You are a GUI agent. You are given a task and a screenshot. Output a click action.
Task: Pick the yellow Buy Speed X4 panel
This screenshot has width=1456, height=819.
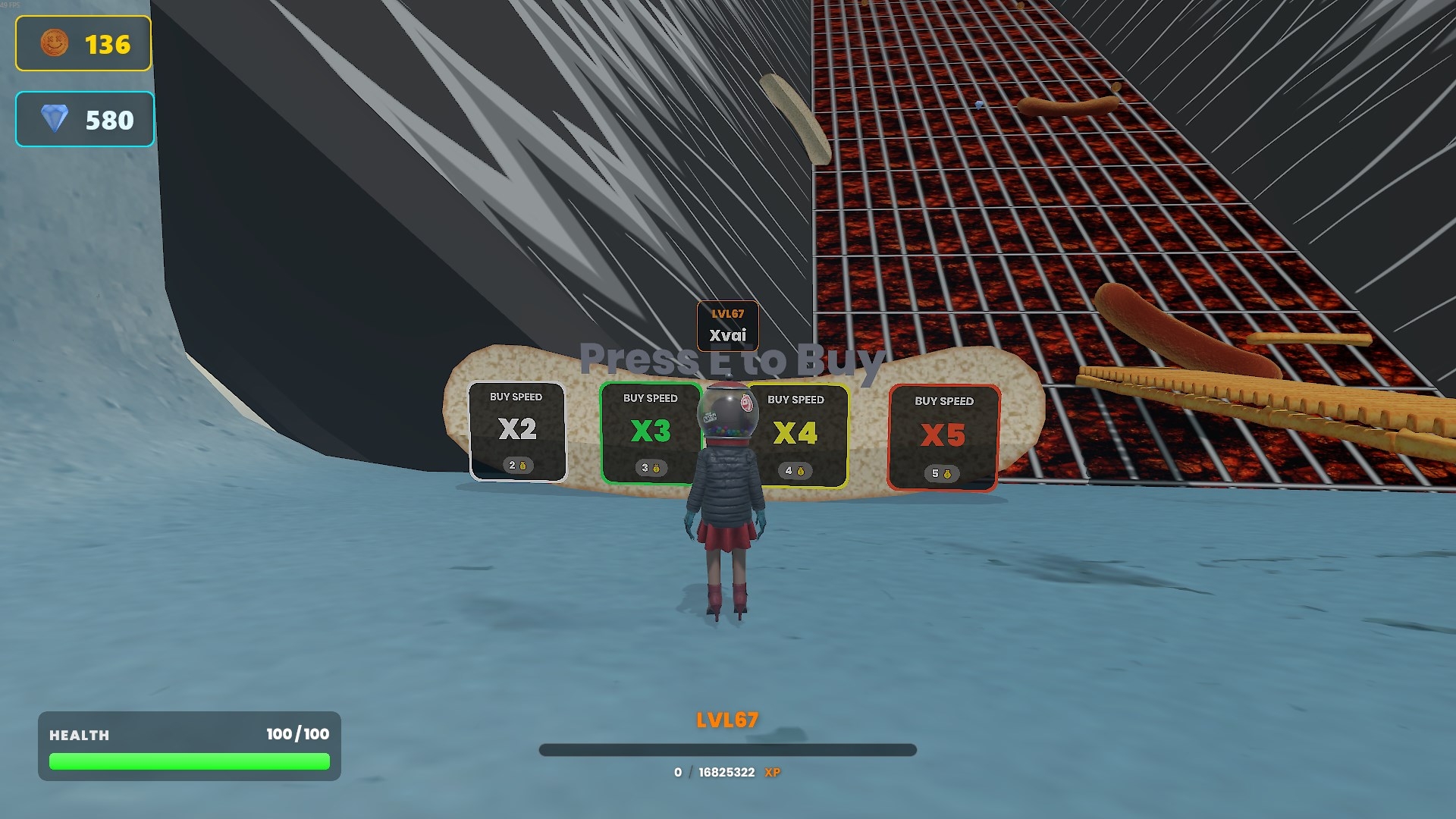[801, 435]
